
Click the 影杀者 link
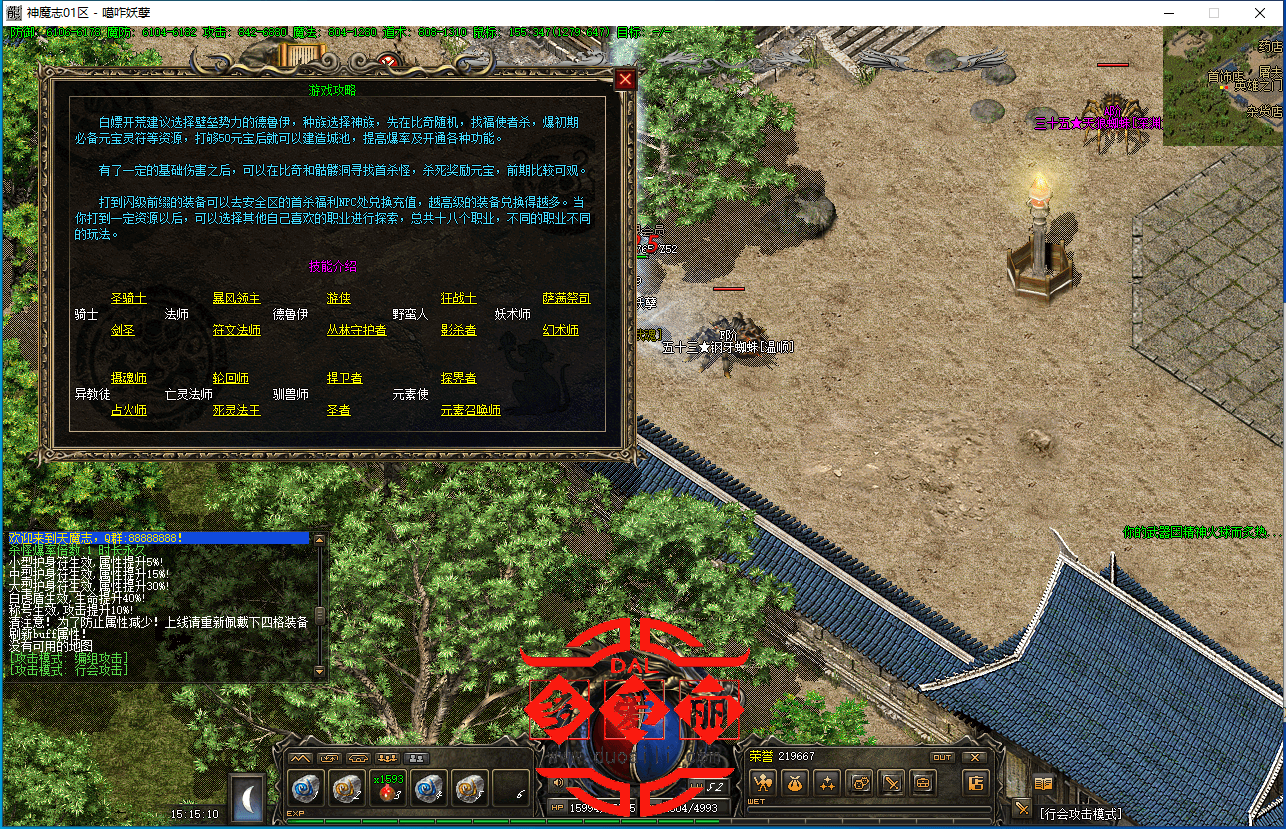click(x=458, y=330)
